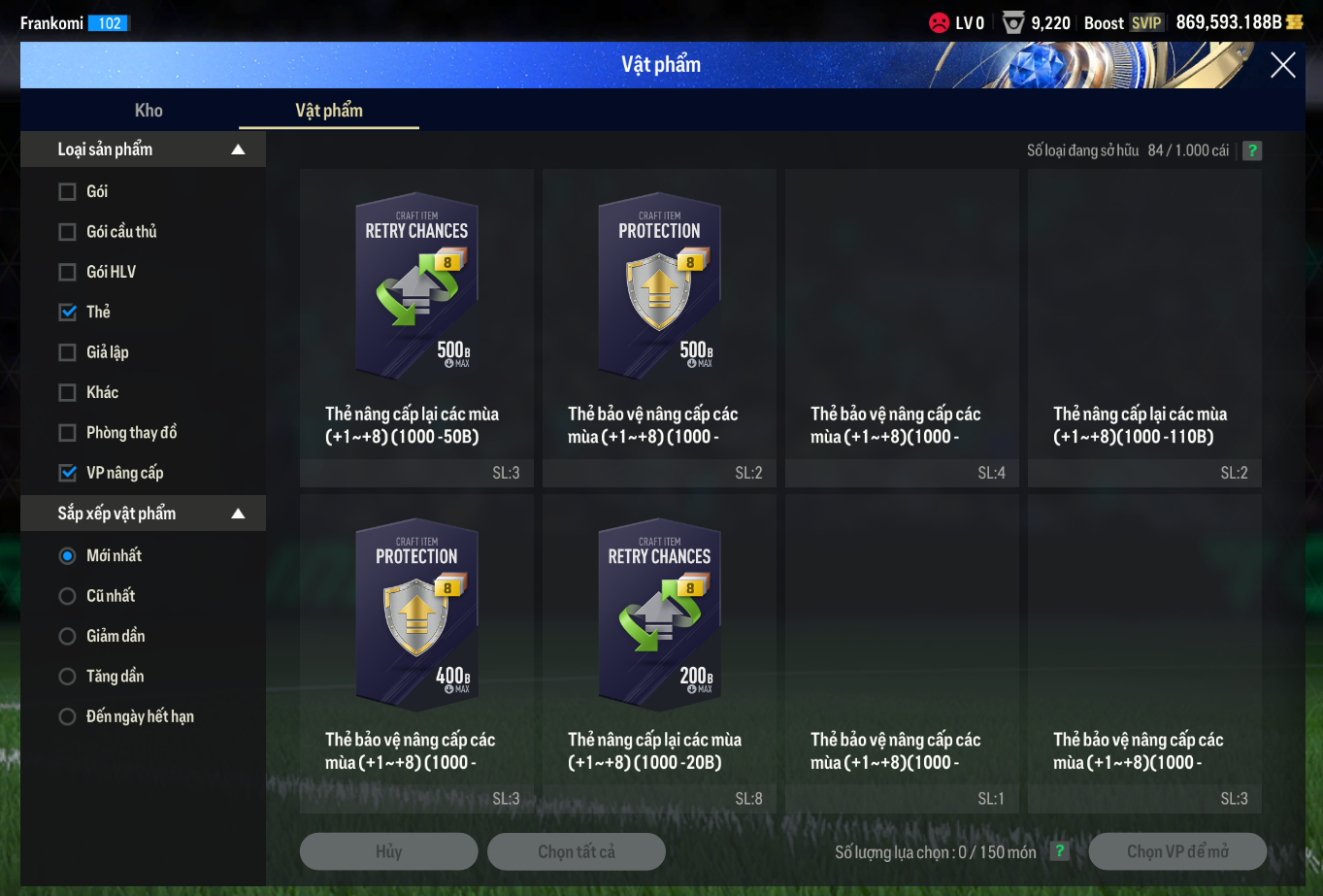Open the Chọn VP để mở button
Screen dimensions: 1323x896
pos(1177,851)
